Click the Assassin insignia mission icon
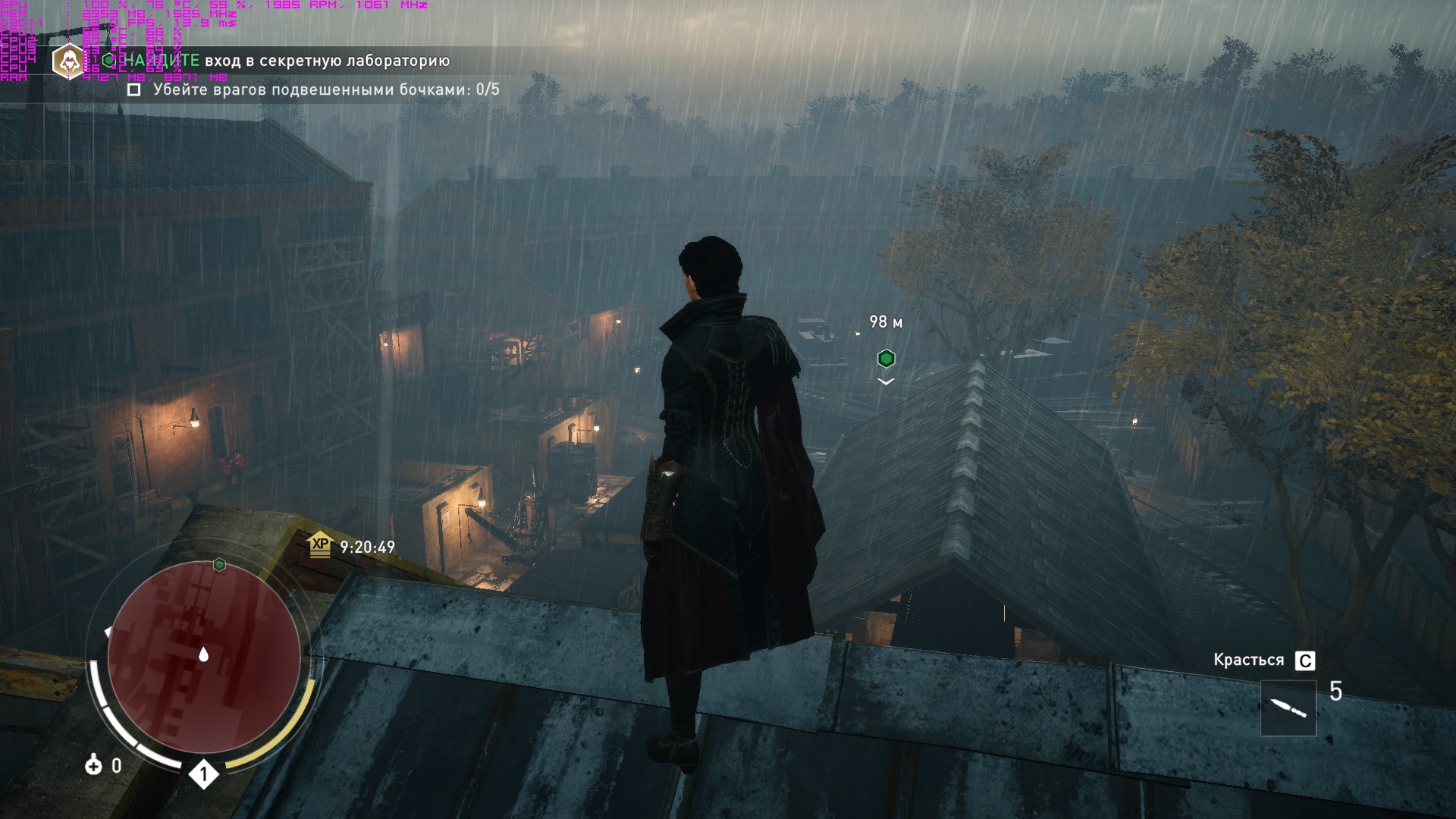This screenshot has height=819, width=1456. 68,61
